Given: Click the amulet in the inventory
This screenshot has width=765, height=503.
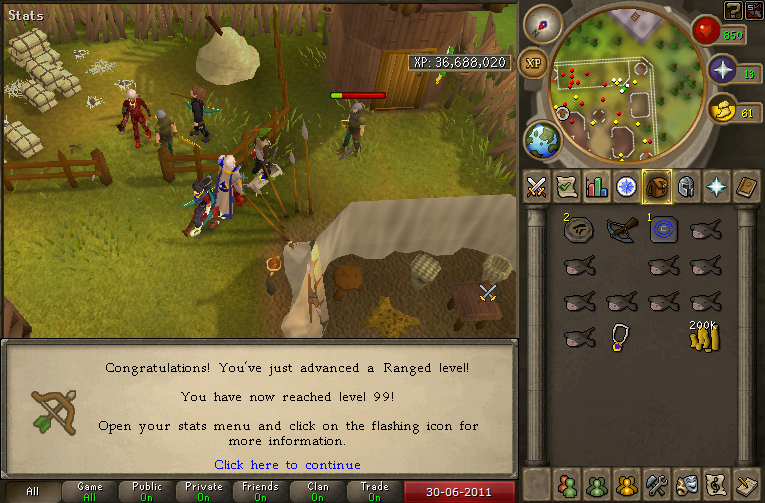Looking at the screenshot, I should (620, 337).
